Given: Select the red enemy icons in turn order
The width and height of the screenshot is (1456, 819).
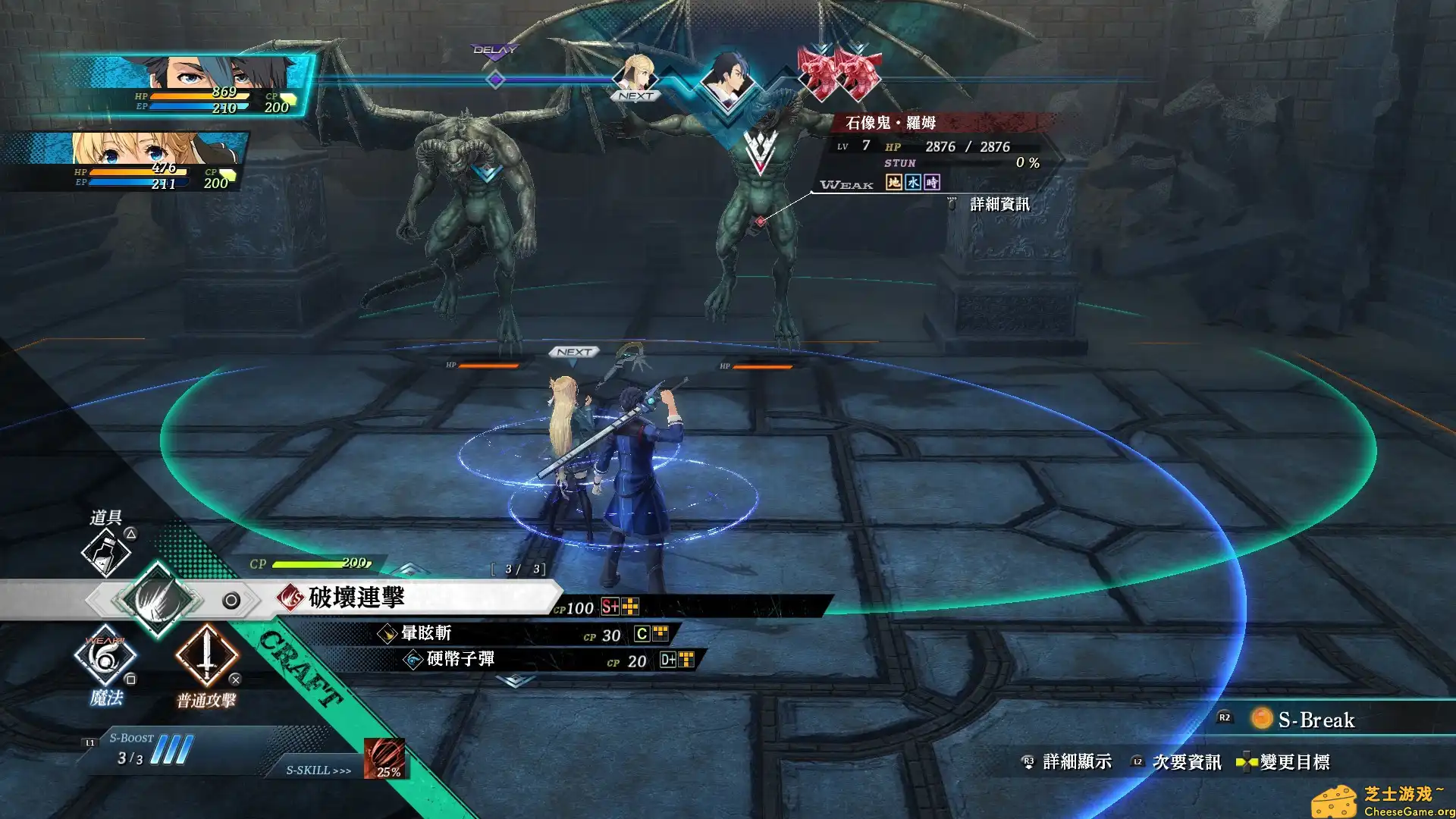Looking at the screenshot, I should coord(834,72).
